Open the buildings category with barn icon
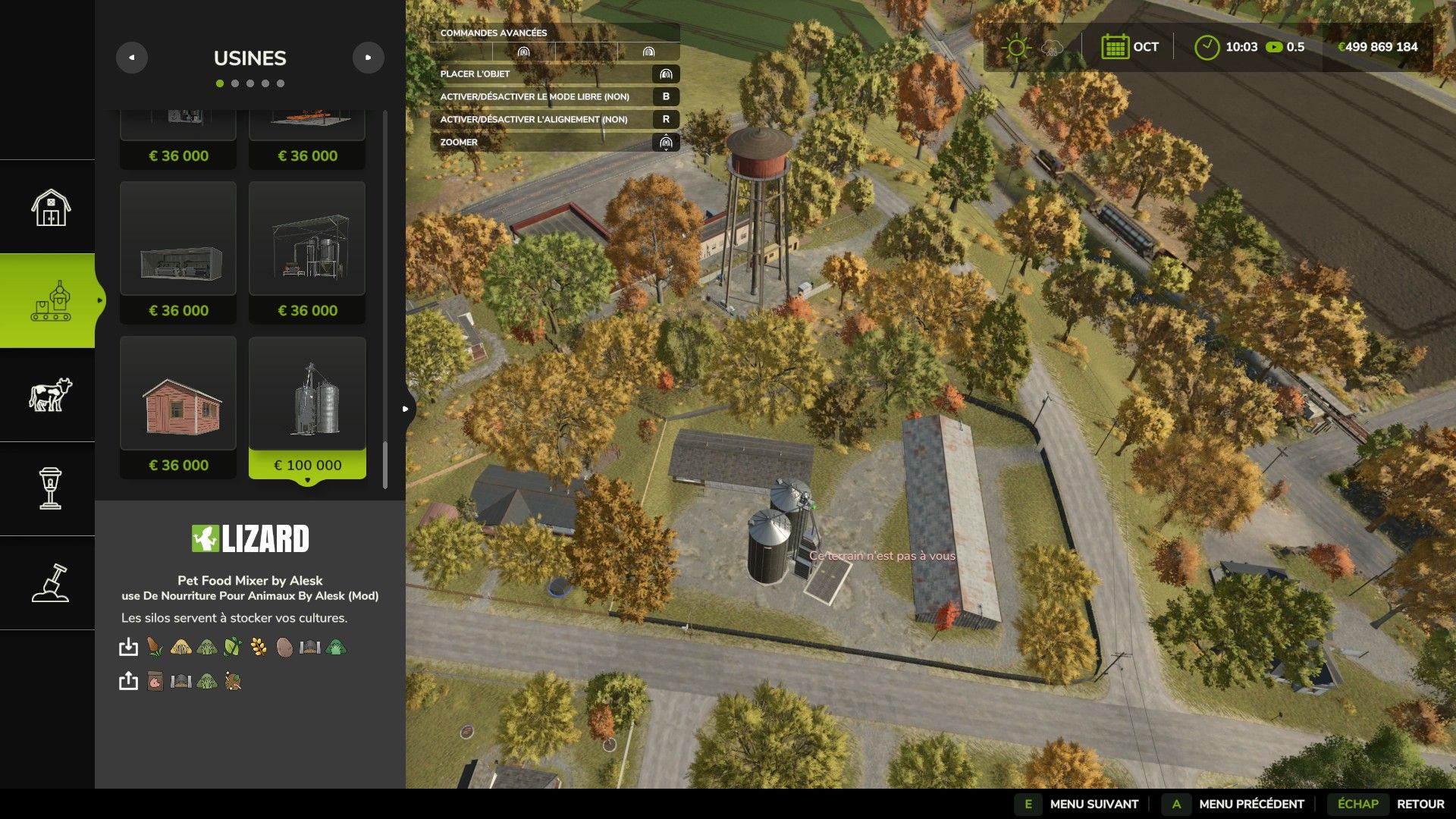This screenshot has width=1456, height=819. [50, 207]
